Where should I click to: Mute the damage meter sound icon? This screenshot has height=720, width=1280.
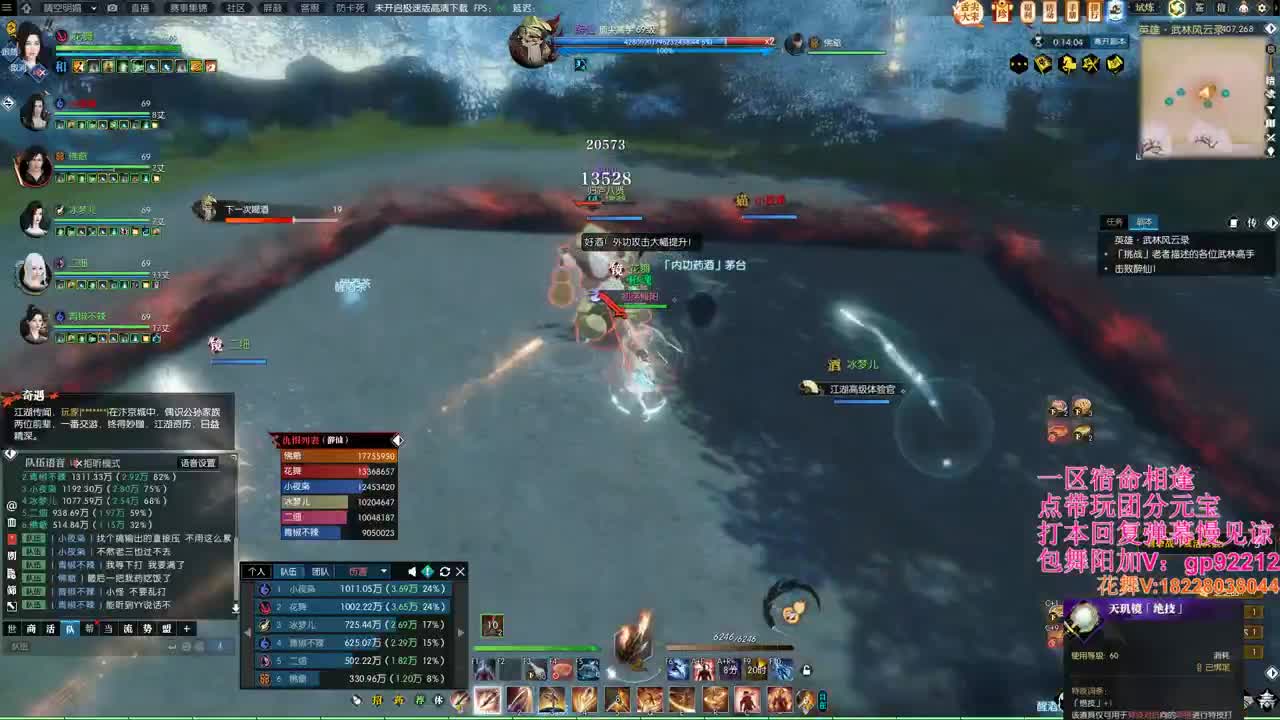point(411,571)
